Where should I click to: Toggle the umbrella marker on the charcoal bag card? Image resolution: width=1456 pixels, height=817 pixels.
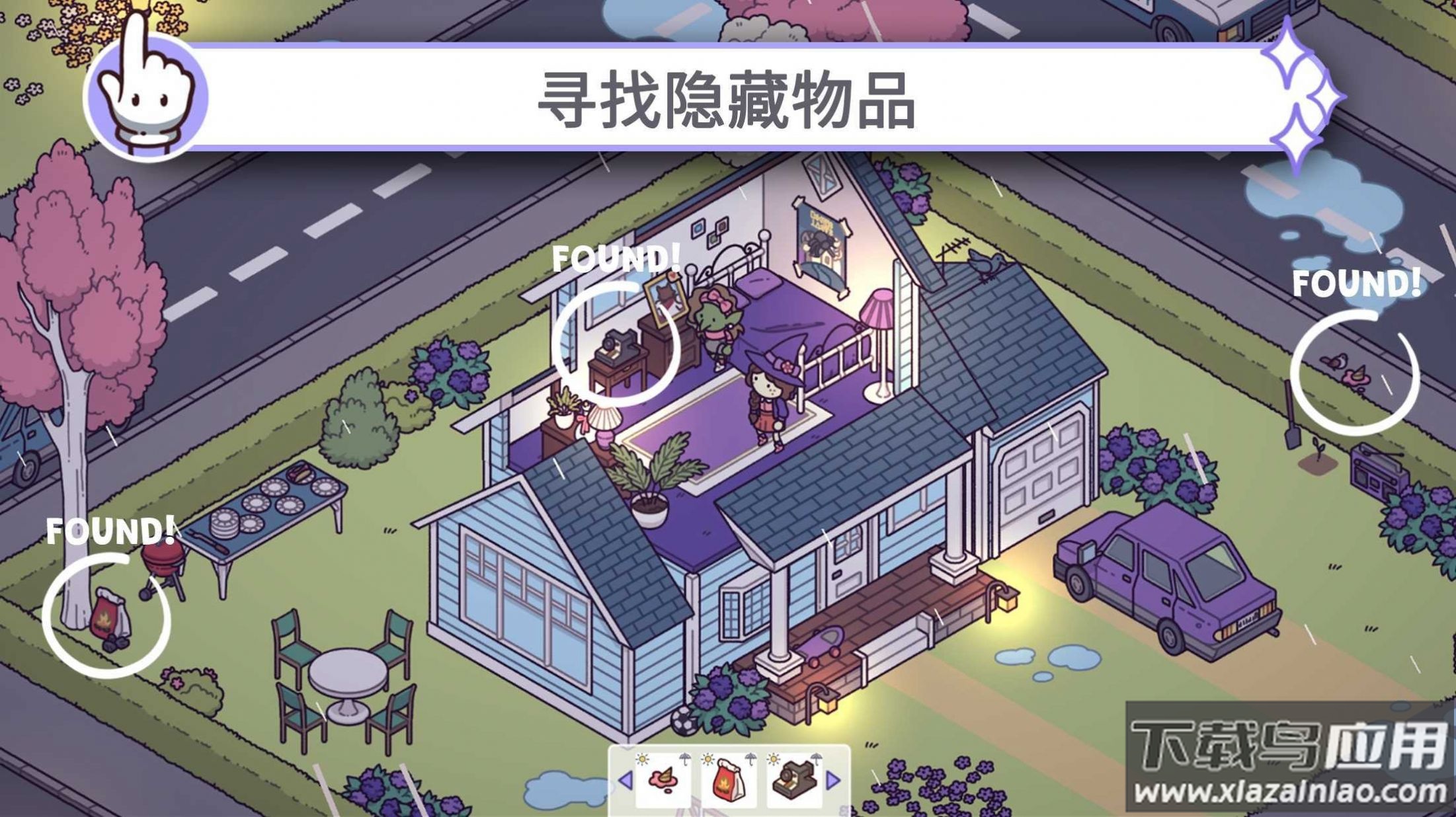click(751, 760)
